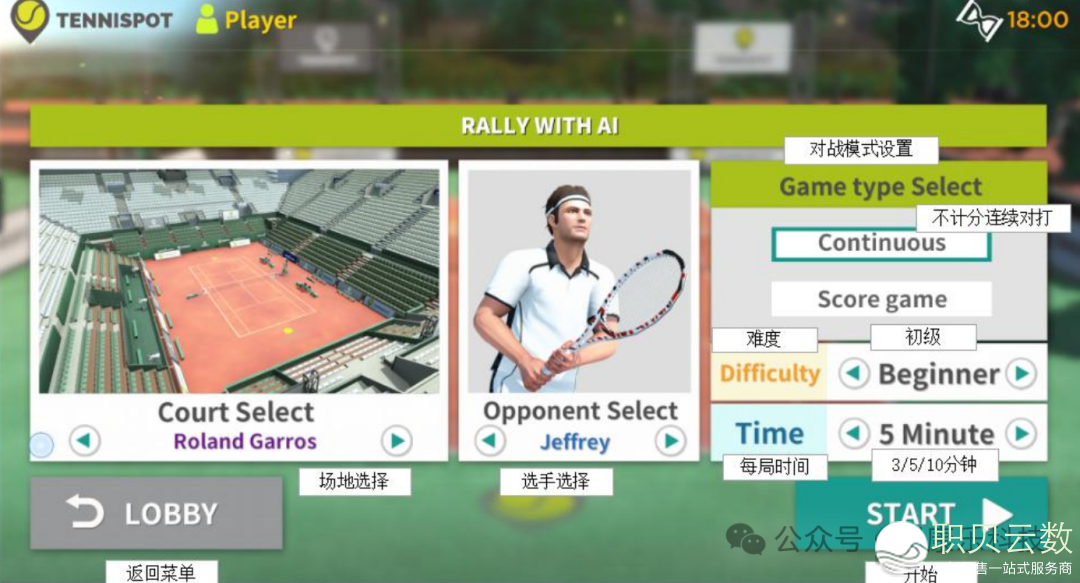Lower the difficulty below Beginner
The width and height of the screenshot is (1080, 583).
coord(853,374)
